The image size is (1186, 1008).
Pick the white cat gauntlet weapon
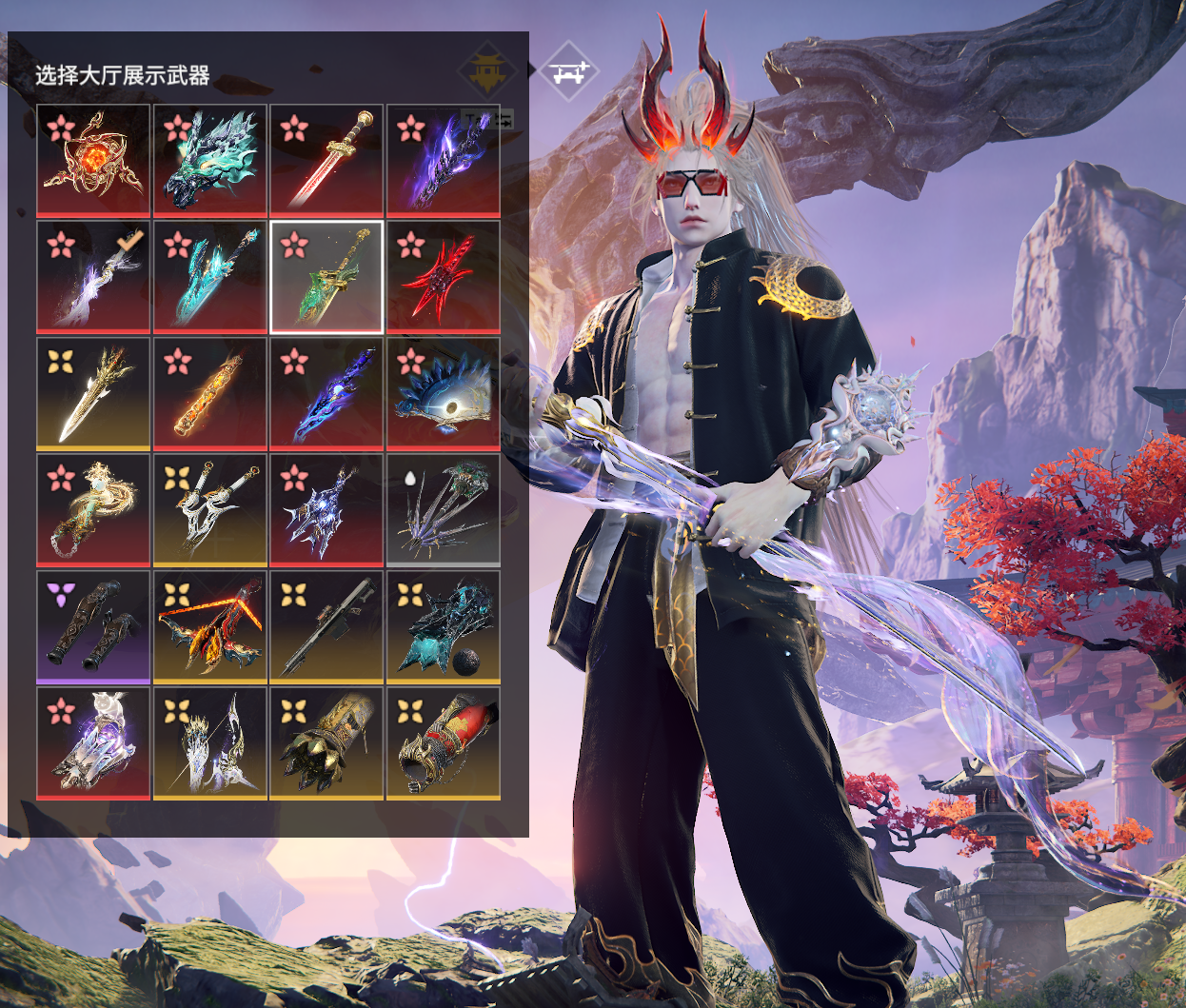tap(93, 743)
